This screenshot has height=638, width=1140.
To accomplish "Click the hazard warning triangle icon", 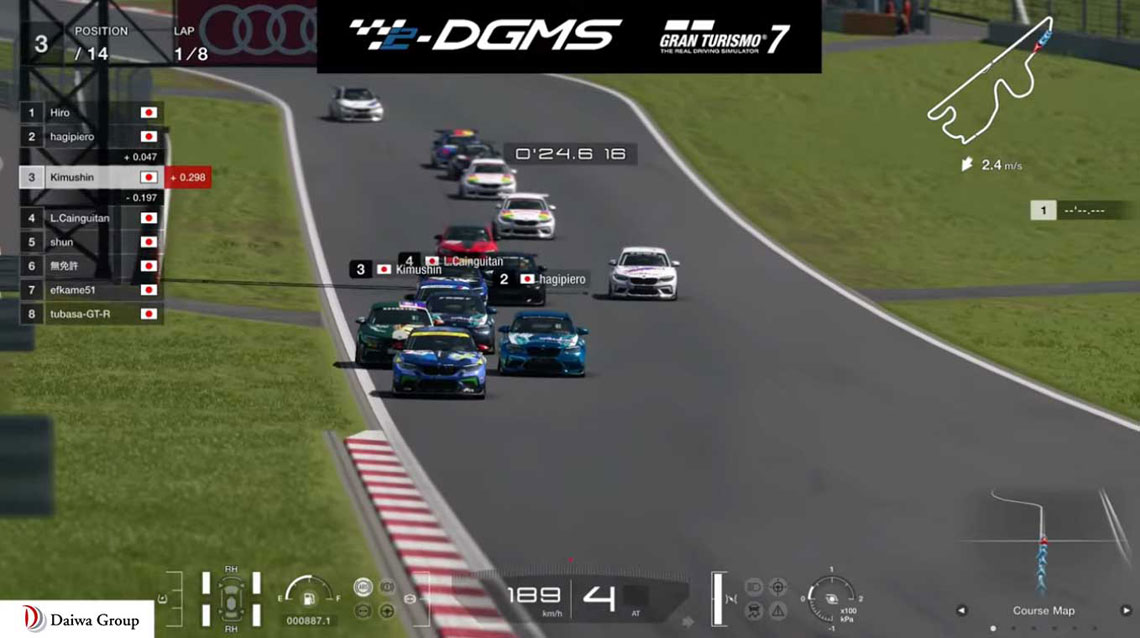I will tap(778, 609).
